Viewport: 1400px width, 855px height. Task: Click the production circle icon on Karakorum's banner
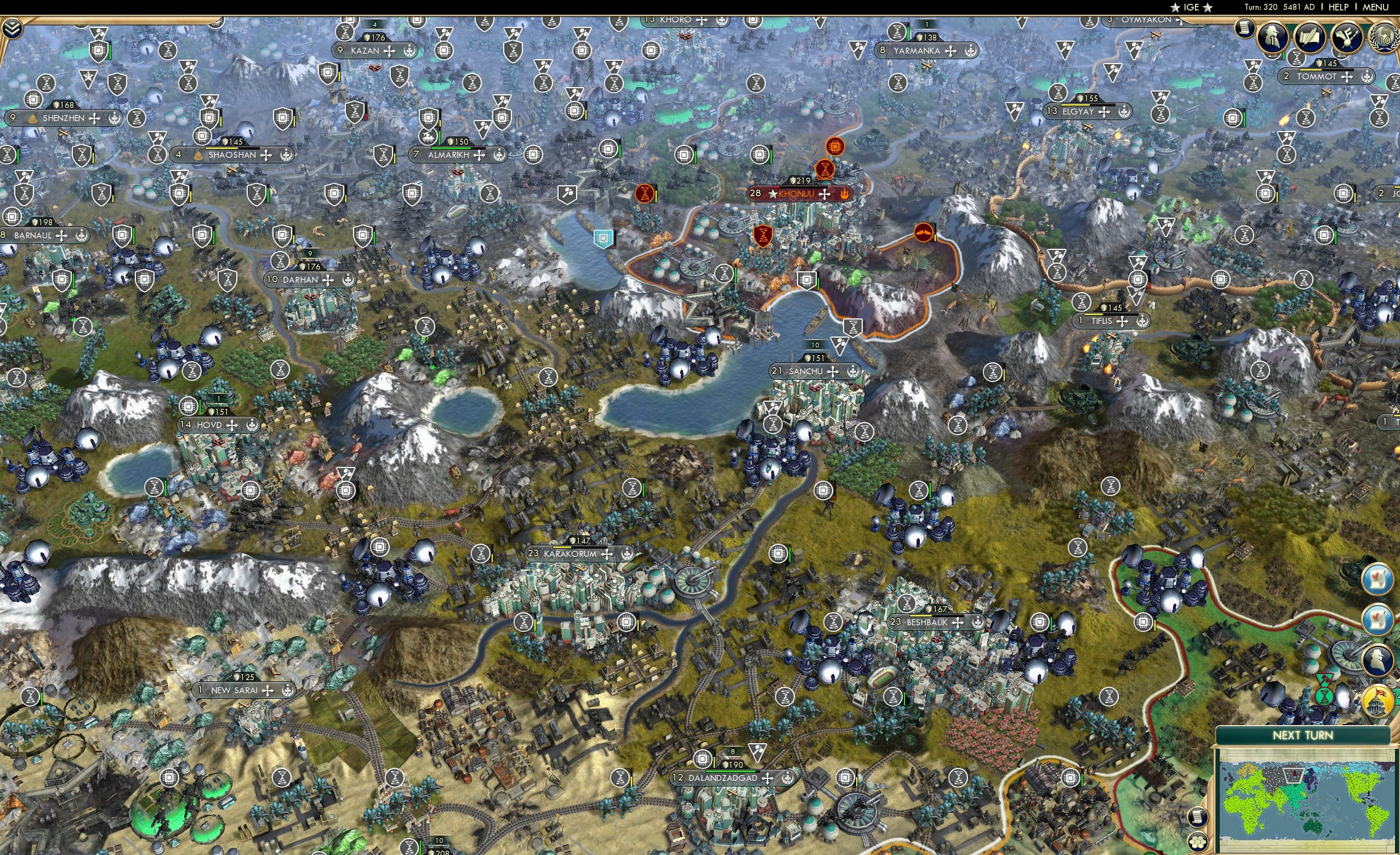click(x=627, y=554)
